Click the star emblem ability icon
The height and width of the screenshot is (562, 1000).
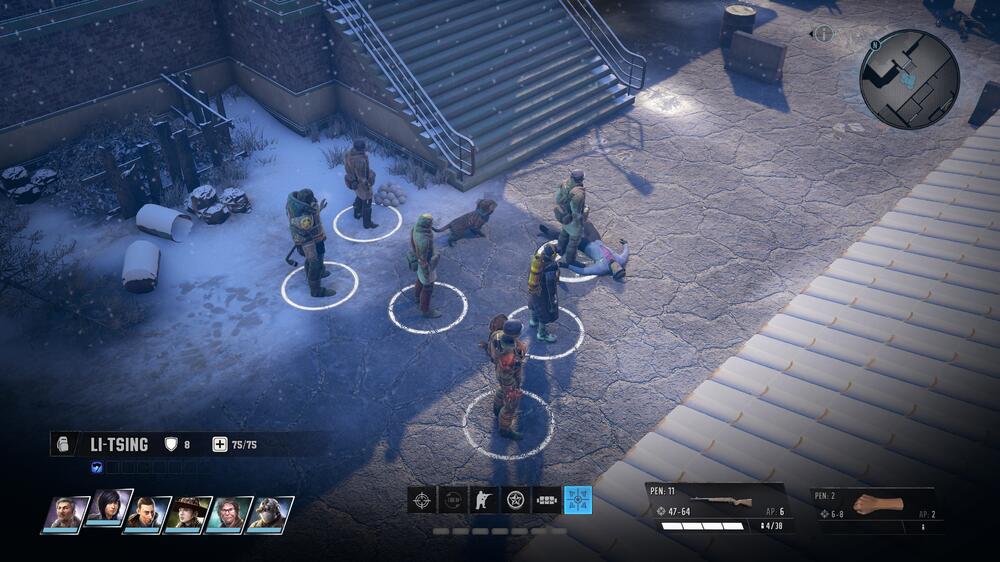pyautogui.click(x=515, y=499)
